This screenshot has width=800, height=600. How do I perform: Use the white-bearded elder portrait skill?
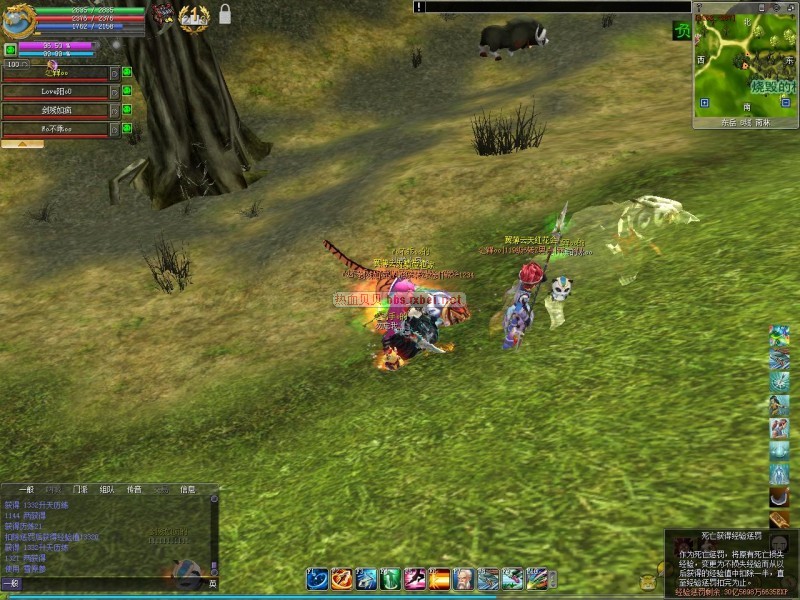click(x=464, y=578)
